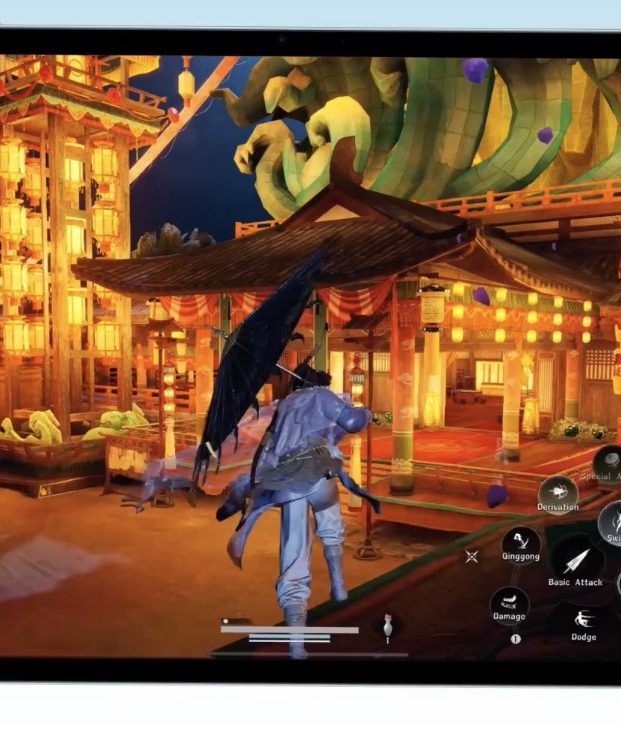Use the healing gourd item
The height and width of the screenshot is (734, 621).
(x=387, y=627)
